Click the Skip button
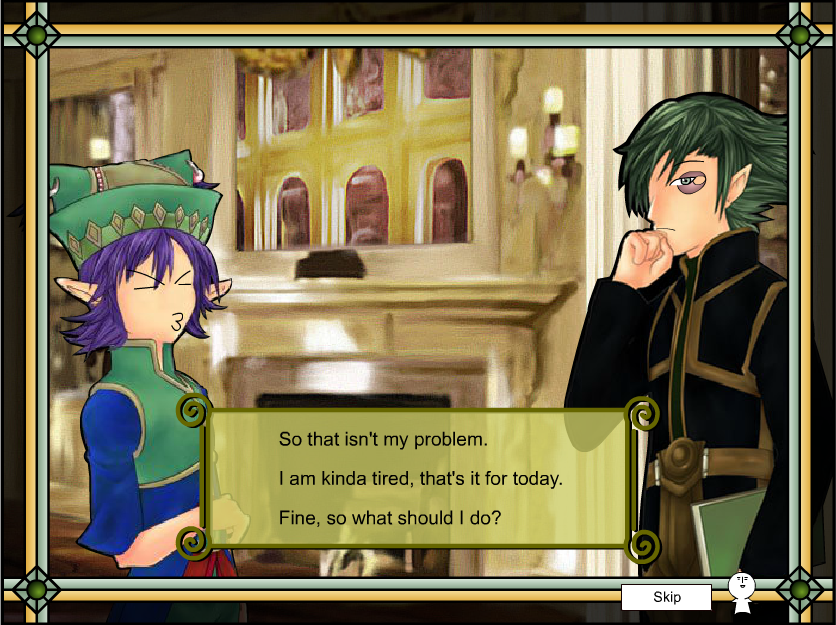Screen dimensions: 836x625 [666, 597]
